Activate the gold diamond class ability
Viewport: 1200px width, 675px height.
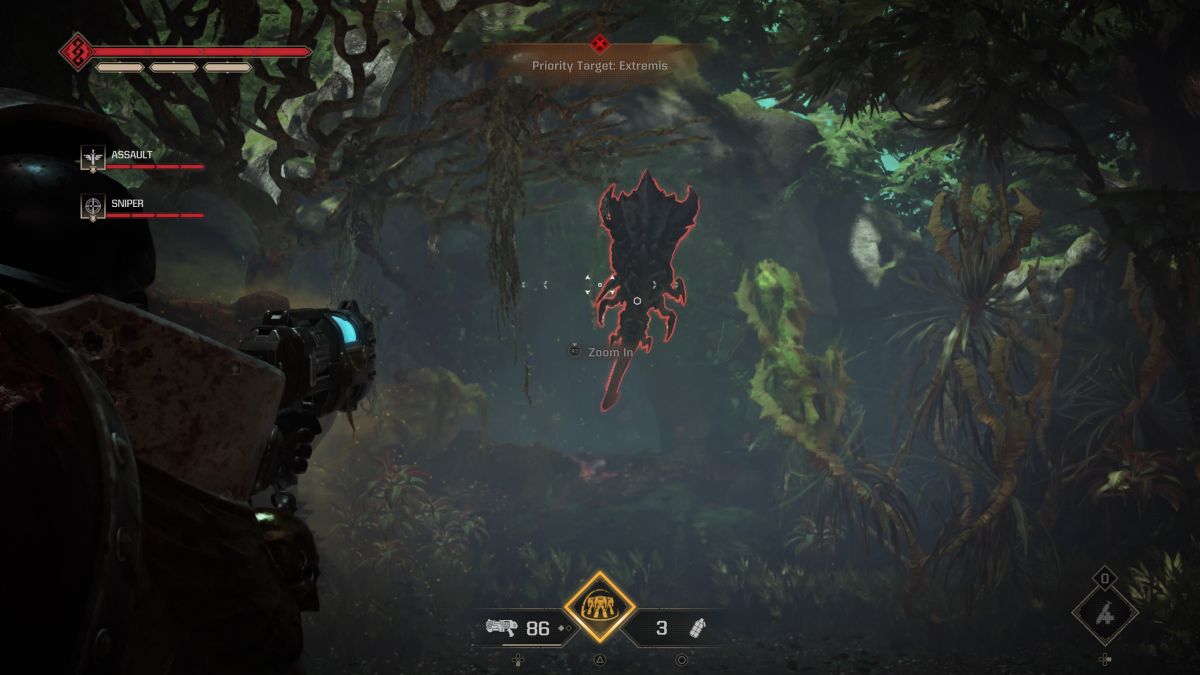599,607
